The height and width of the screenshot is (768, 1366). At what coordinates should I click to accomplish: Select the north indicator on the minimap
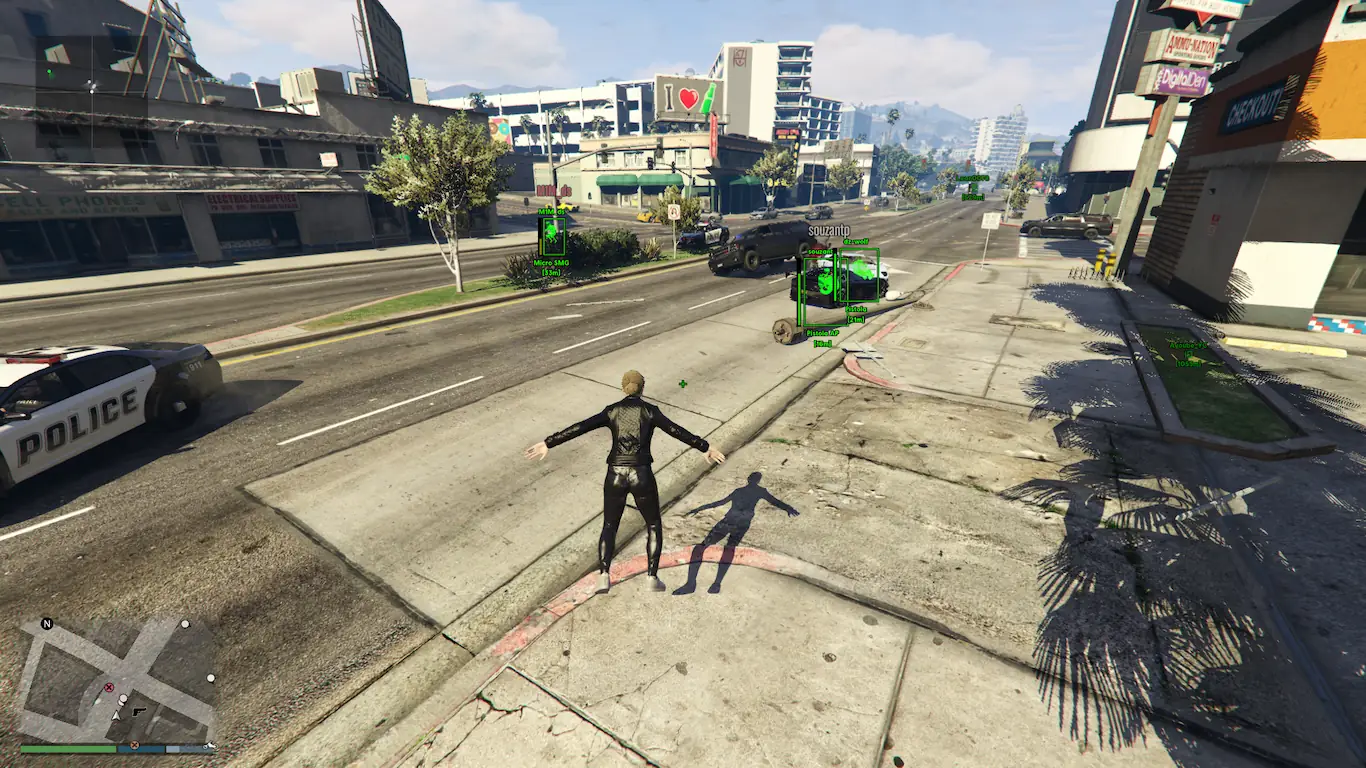(46, 624)
